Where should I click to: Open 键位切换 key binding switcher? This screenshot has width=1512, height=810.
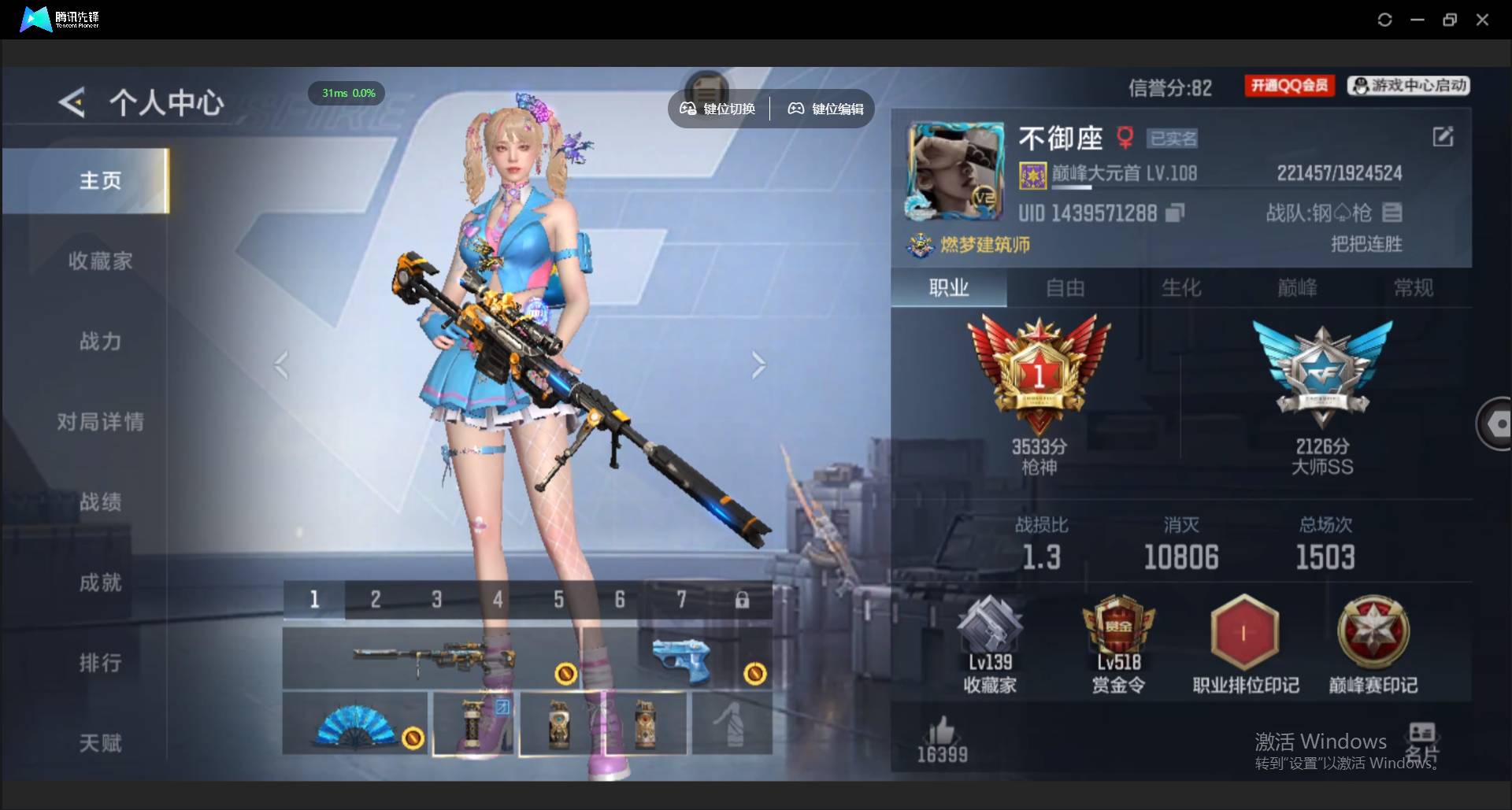[x=717, y=109]
